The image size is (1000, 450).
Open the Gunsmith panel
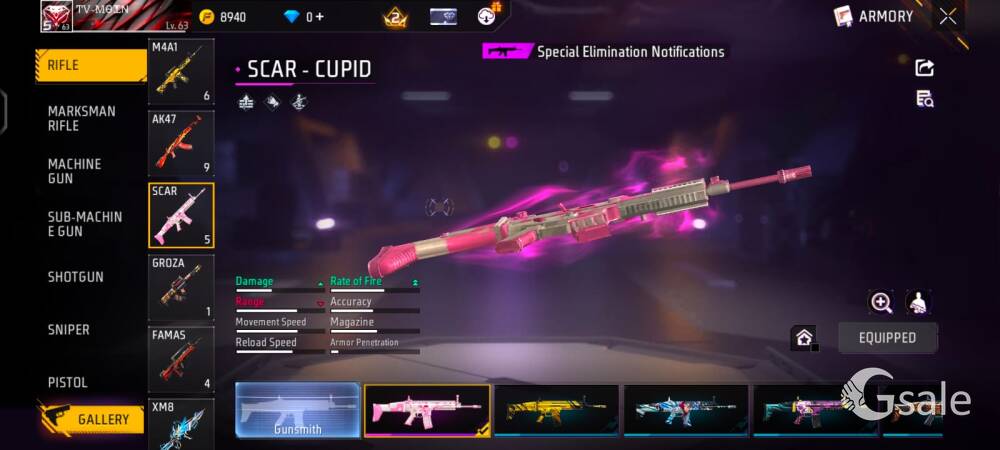pos(297,410)
